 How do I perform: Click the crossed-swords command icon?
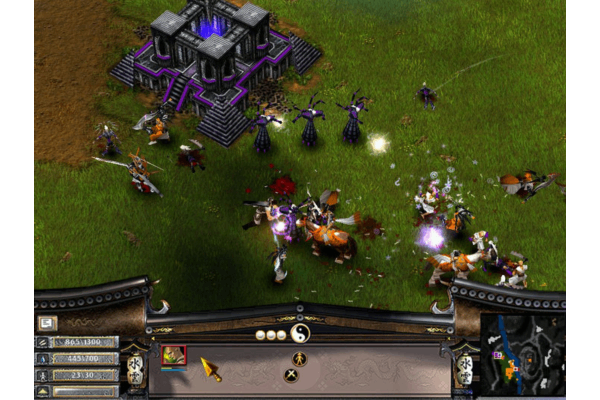coord(291,376)
